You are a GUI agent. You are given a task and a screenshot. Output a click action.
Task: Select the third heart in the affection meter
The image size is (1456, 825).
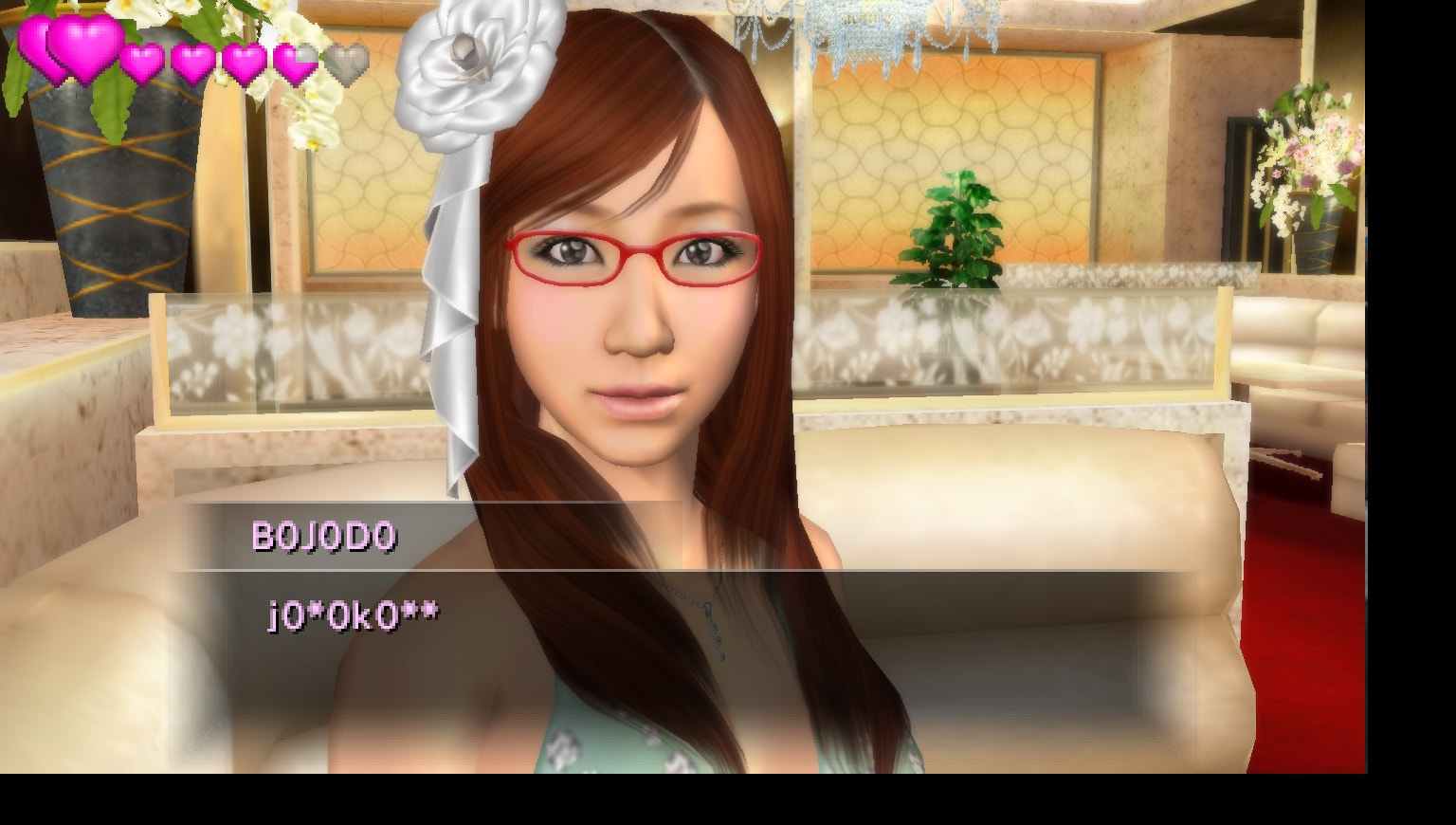(x=144, y=61)
